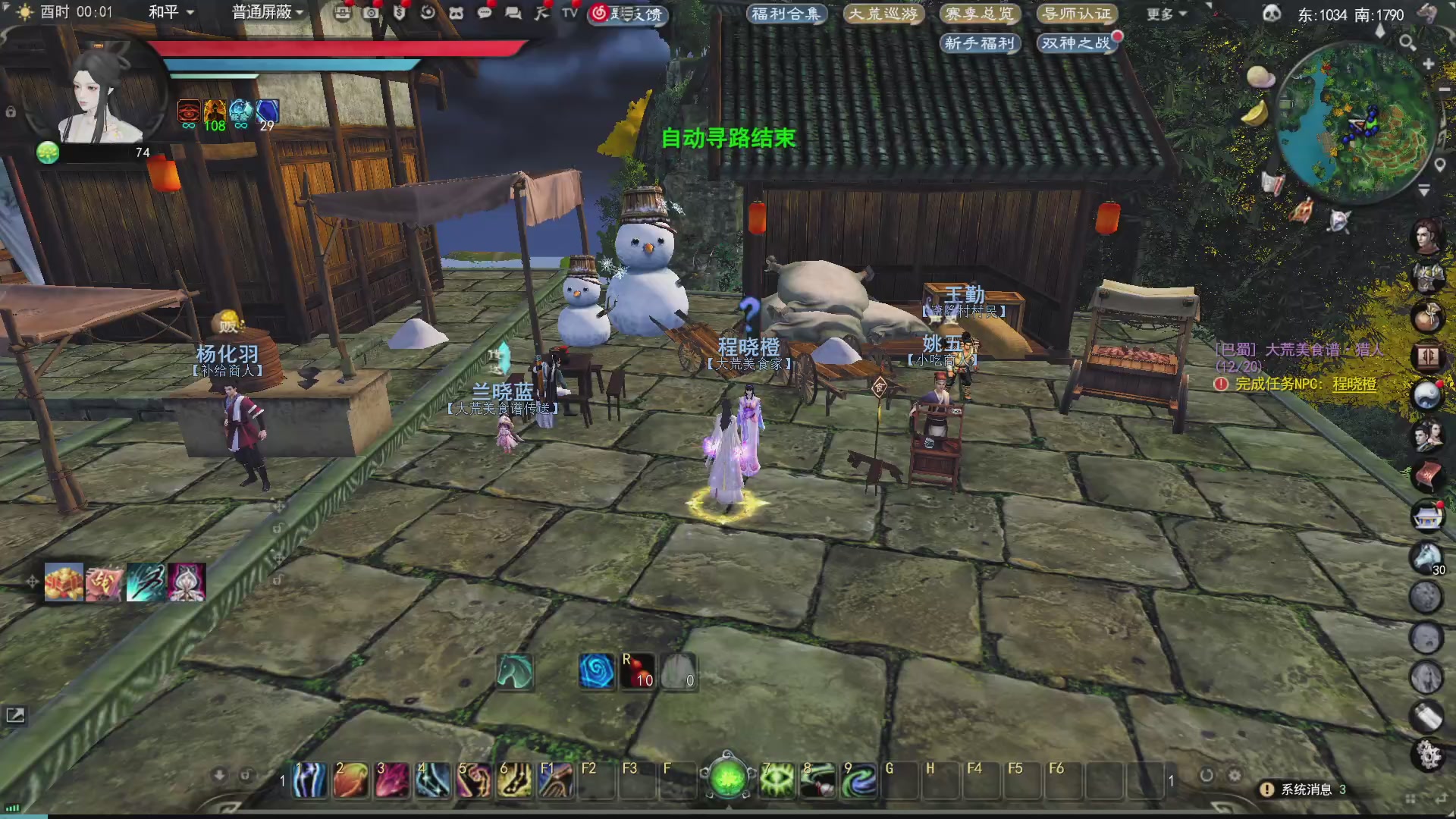Open 系统消息 system messages
This screenshot has height=819, width=1456.
pos(1304,789)
